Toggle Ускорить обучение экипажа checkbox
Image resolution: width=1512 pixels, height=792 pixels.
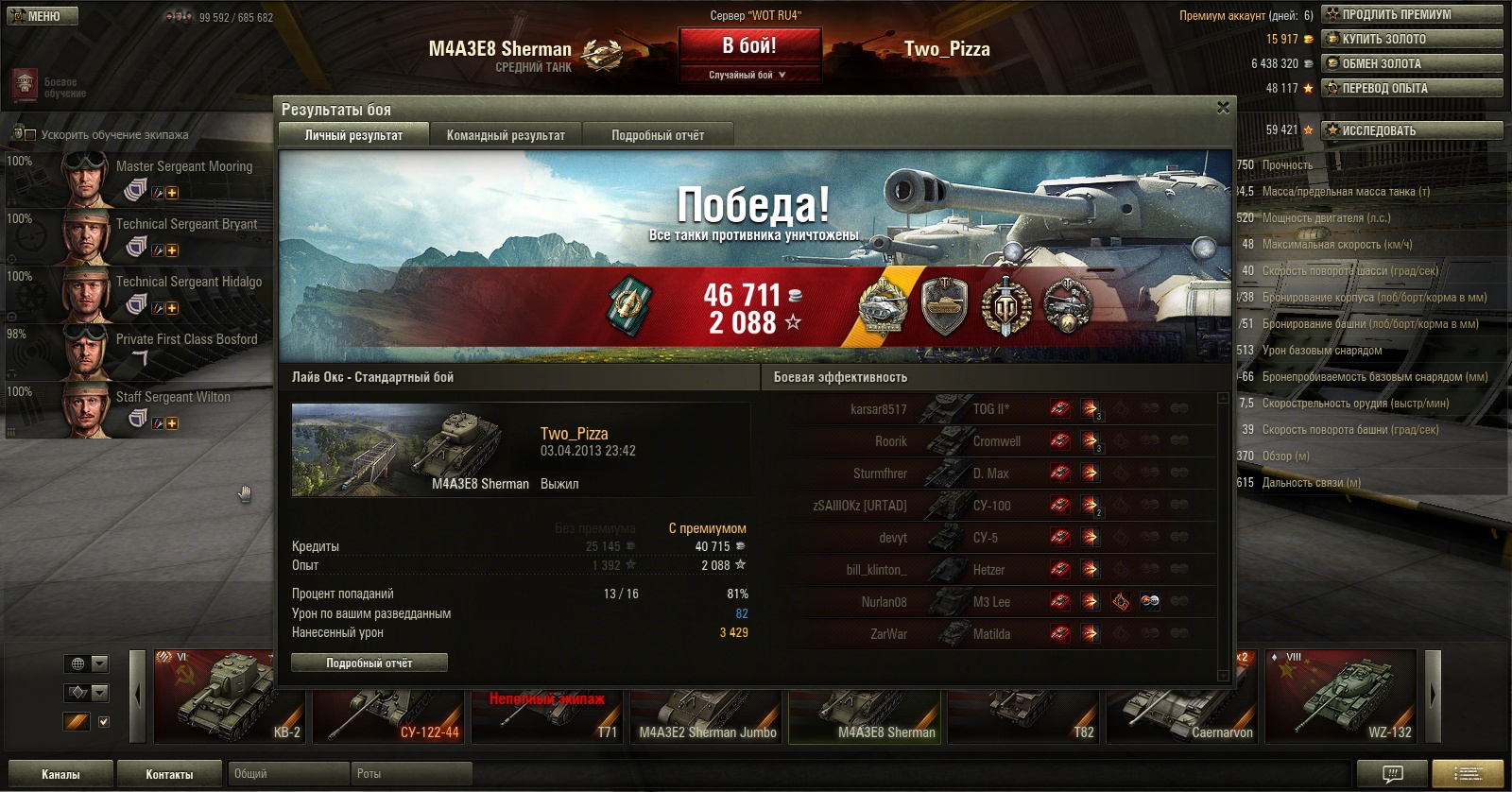[x=29, y=135]
